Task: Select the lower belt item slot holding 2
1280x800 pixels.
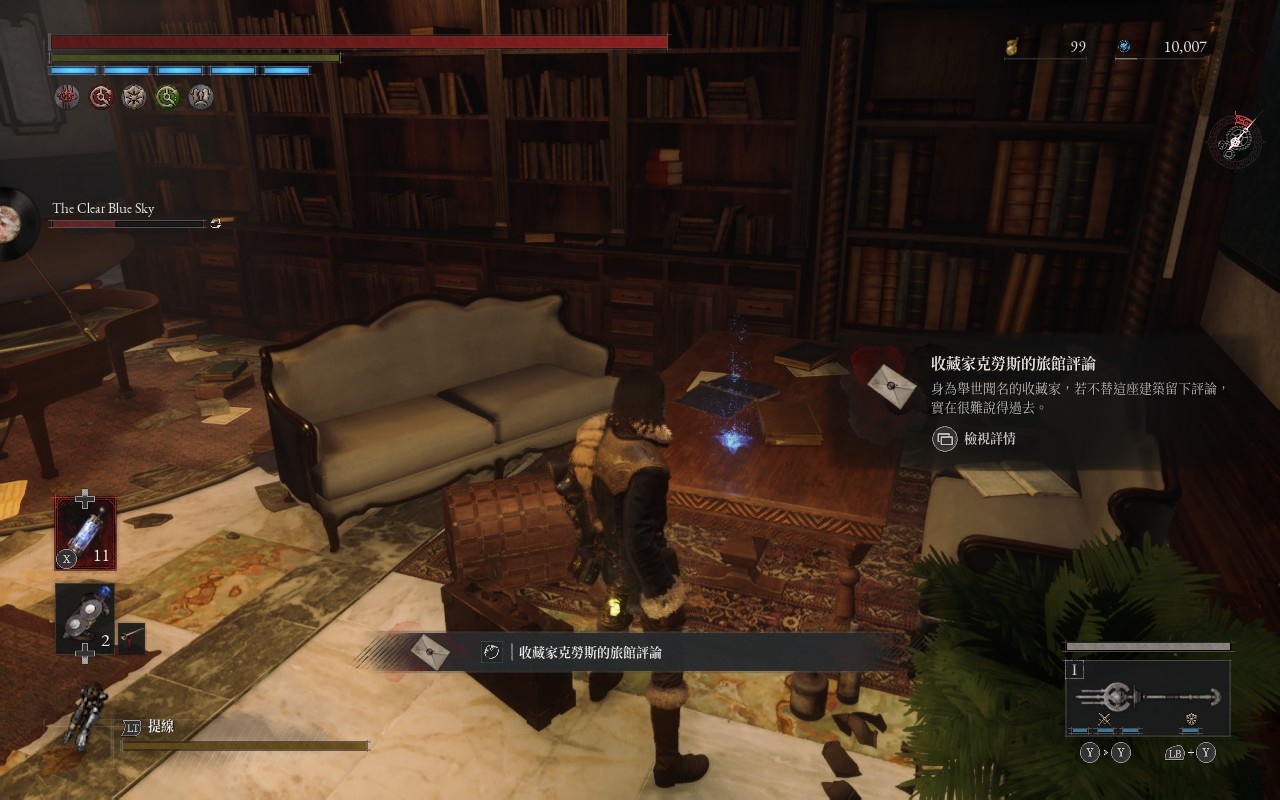Action: click(85, 618)
